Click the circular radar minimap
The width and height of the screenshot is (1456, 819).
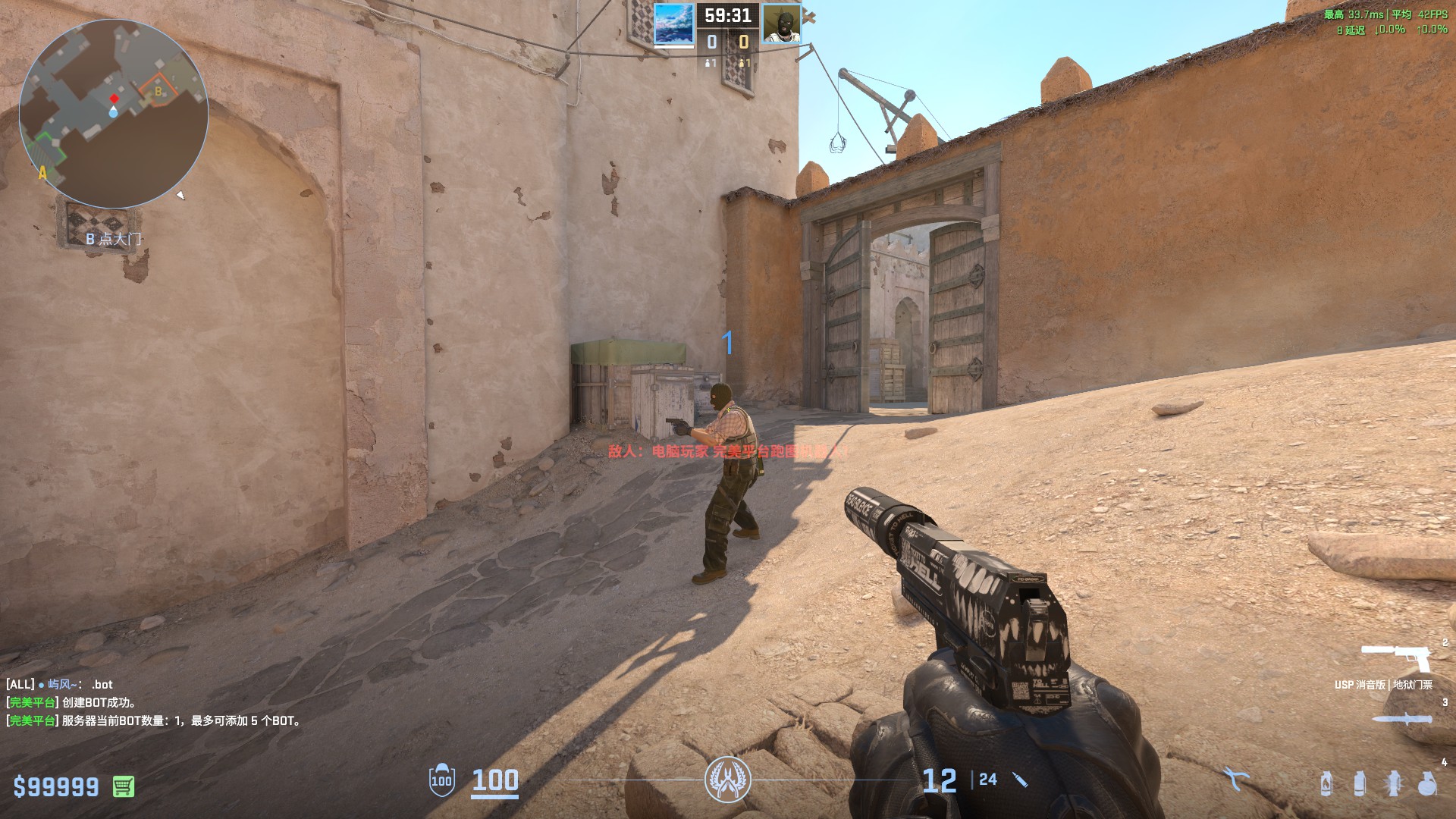[x=114, y=114]
